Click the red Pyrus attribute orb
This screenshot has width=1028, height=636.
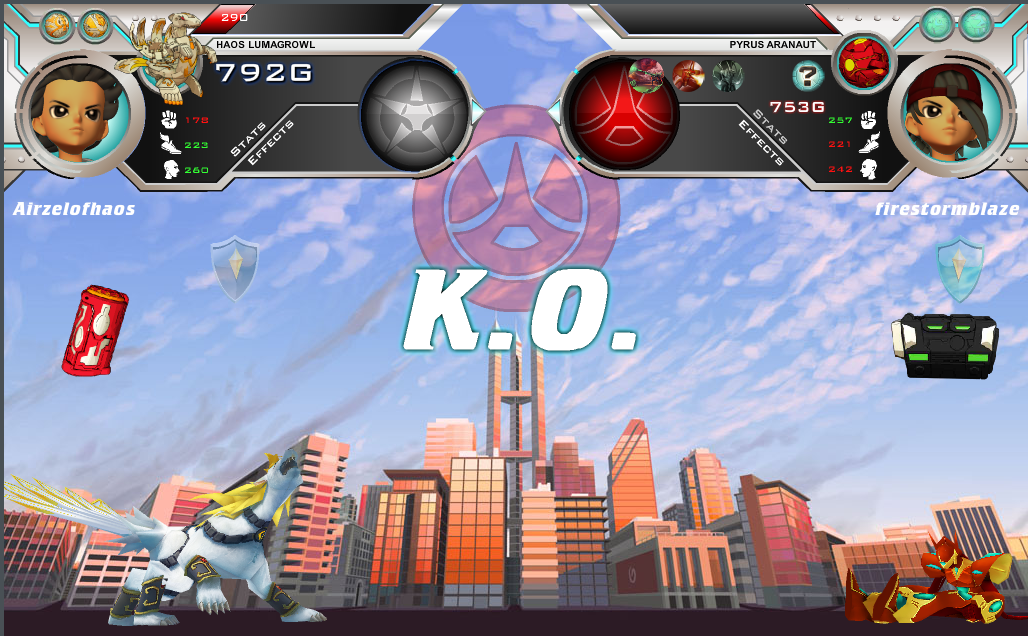pyautogui.click(x=621, y=112)
